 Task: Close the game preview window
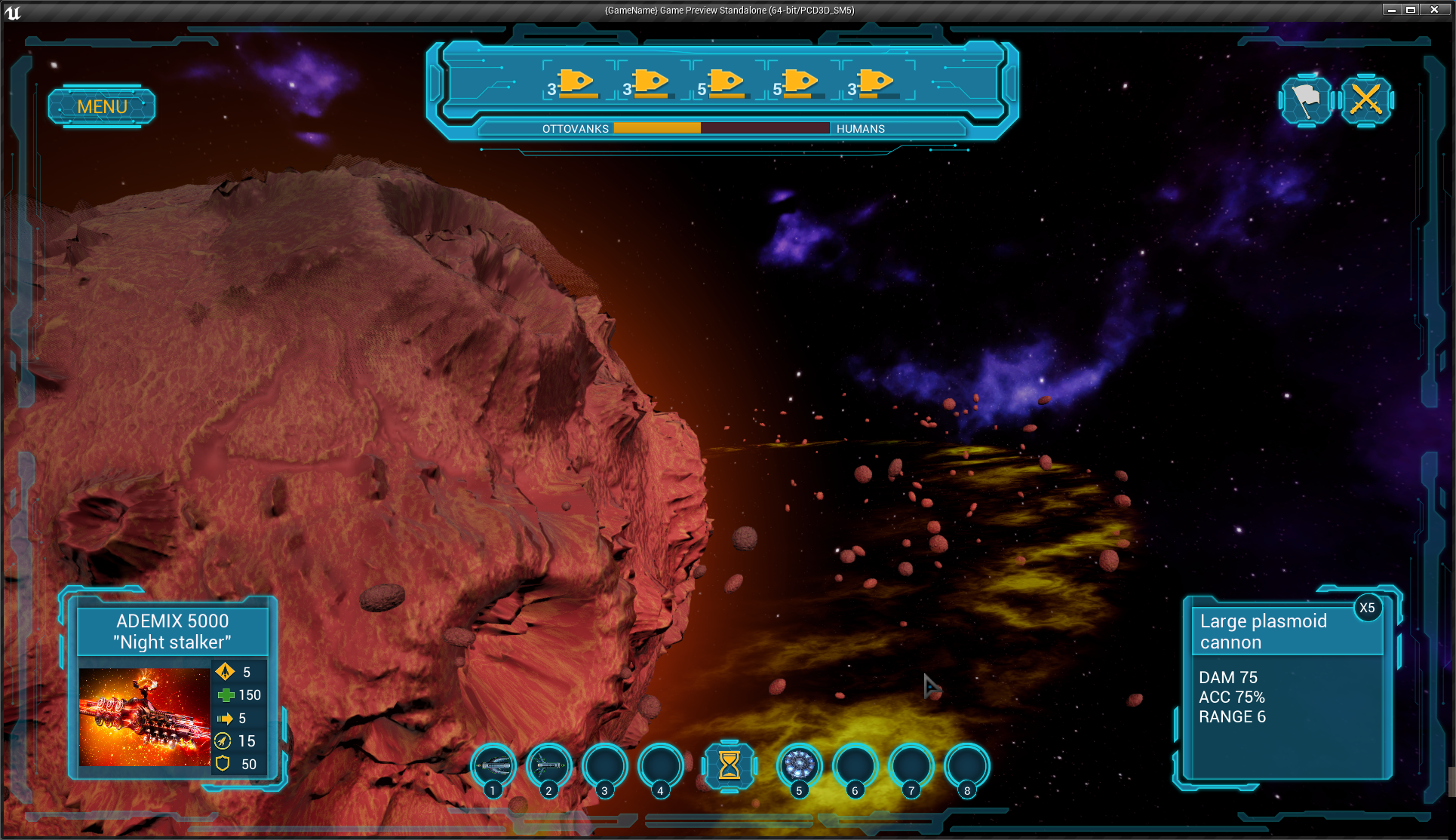[x=1434, y=10]
